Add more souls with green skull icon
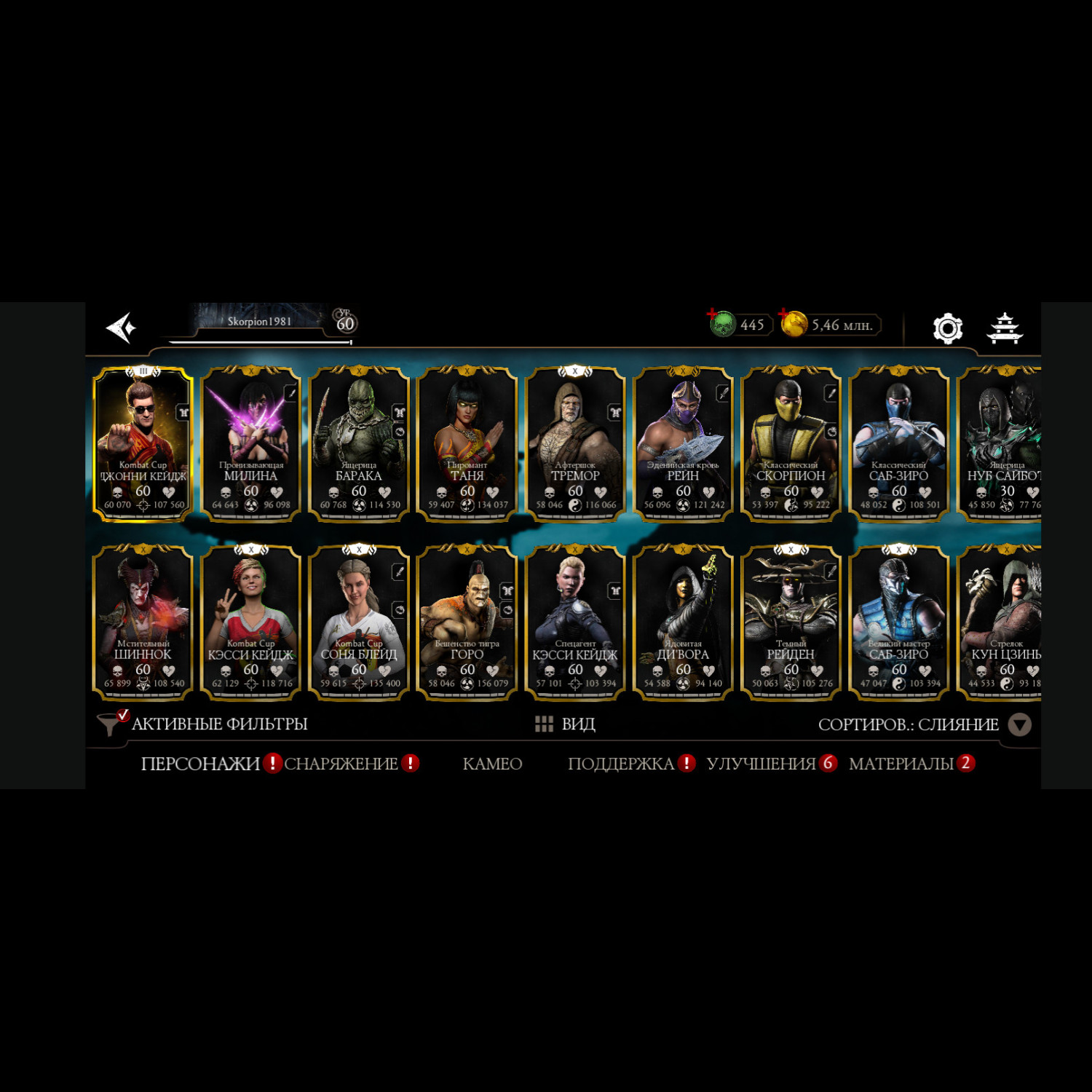The width and height of the screenshot is (1092, 1092). point(721,323)
